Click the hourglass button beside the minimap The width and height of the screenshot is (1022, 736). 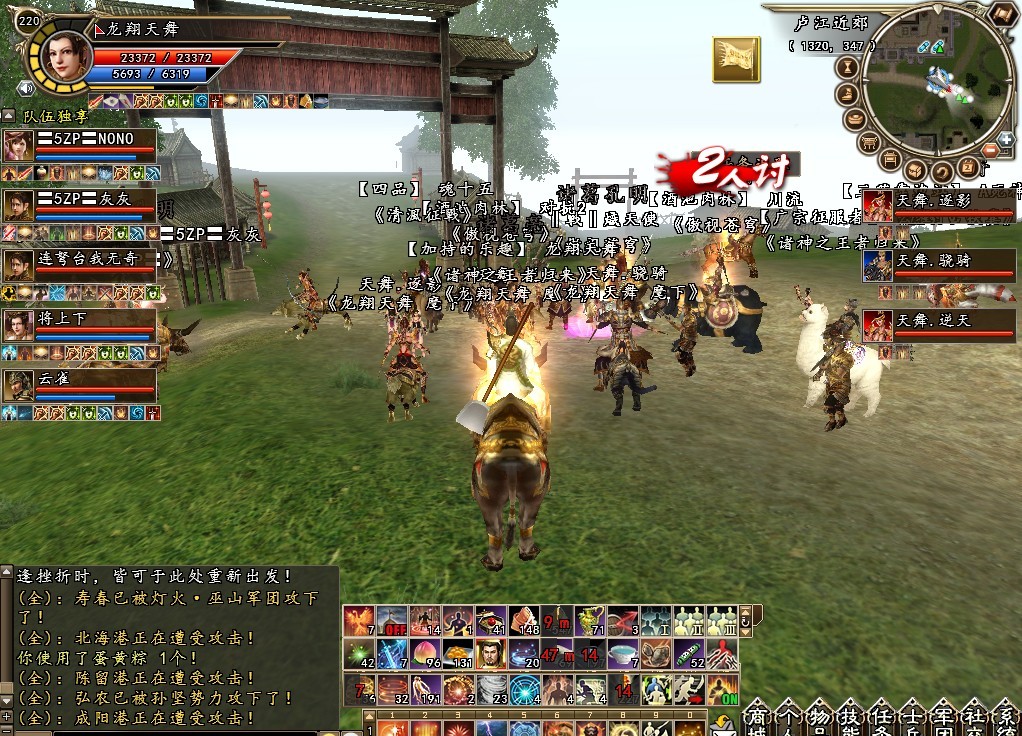848,68
